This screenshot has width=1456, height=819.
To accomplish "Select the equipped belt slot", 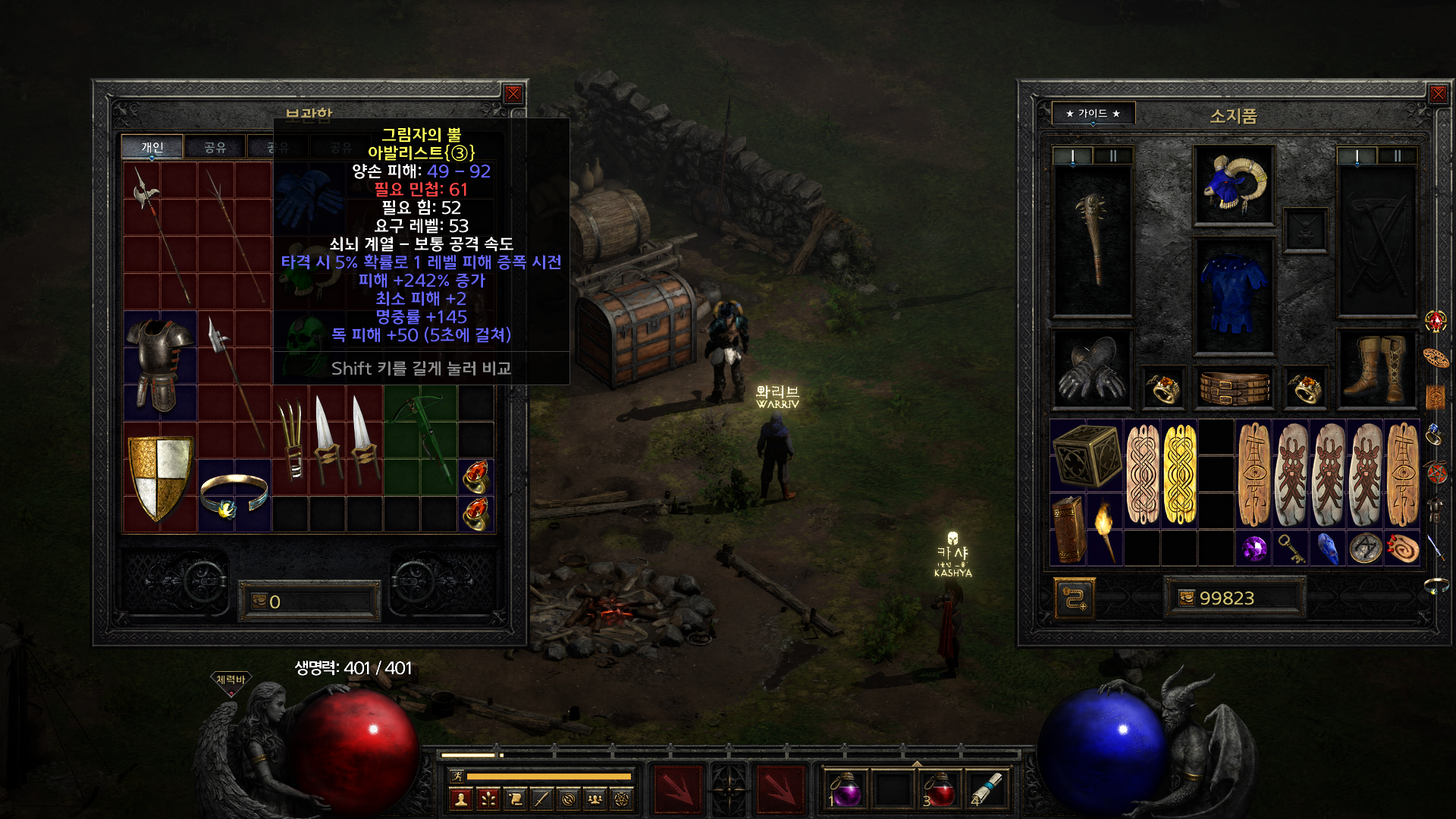I will 1234,388.
